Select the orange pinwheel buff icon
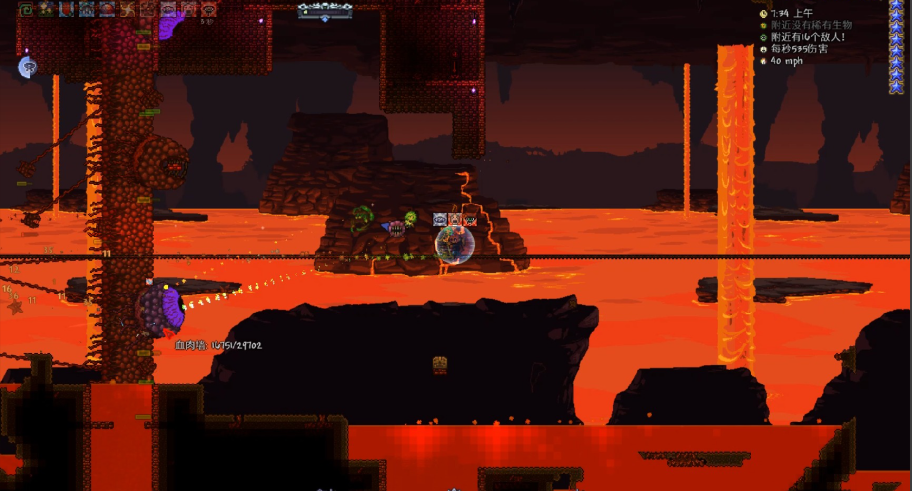 [x=127, y=10]
